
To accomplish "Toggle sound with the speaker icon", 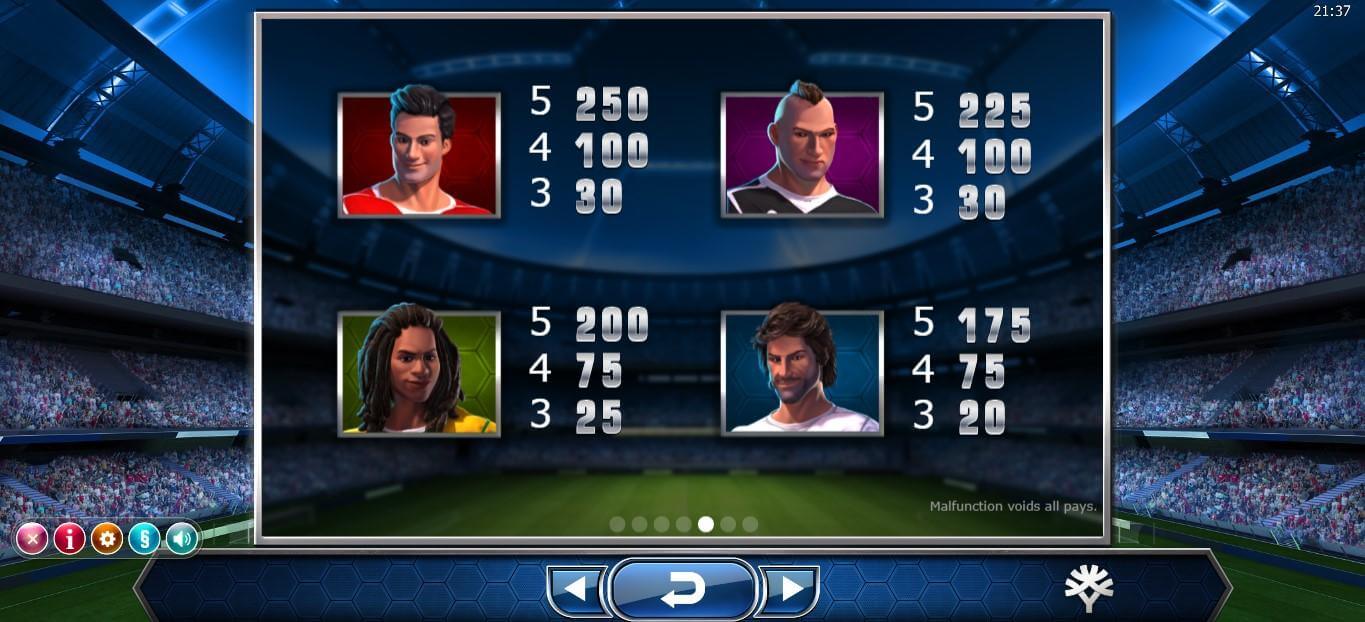I will [x=181, y=540].
